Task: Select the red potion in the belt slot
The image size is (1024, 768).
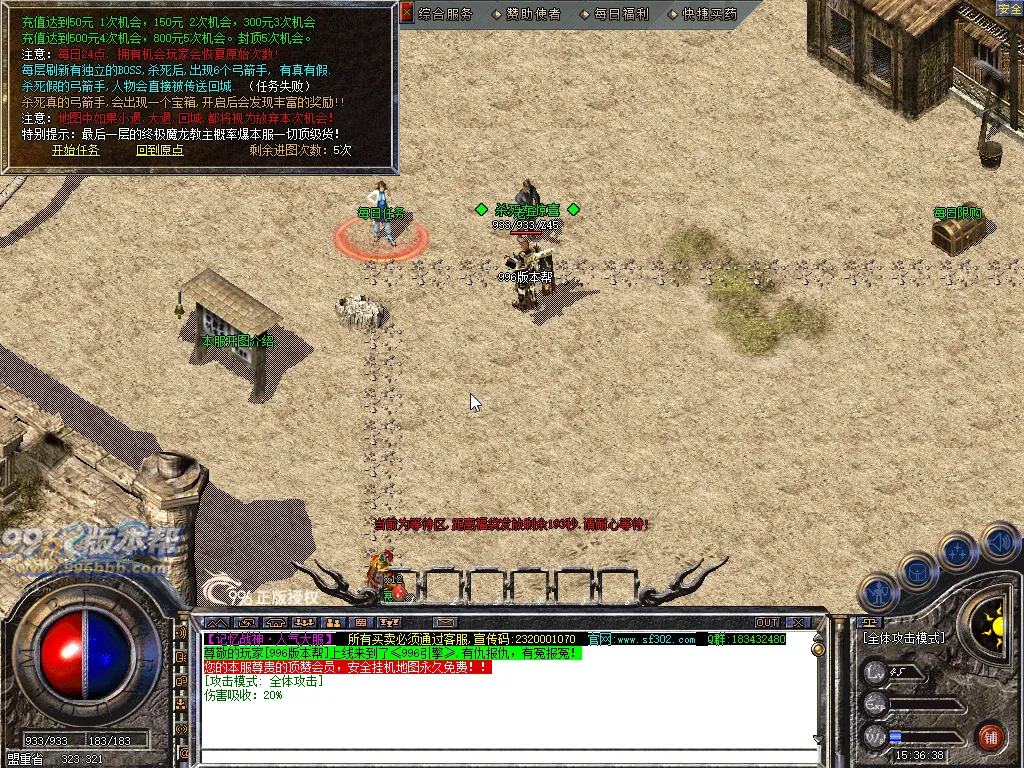Action: coord(398,592)
